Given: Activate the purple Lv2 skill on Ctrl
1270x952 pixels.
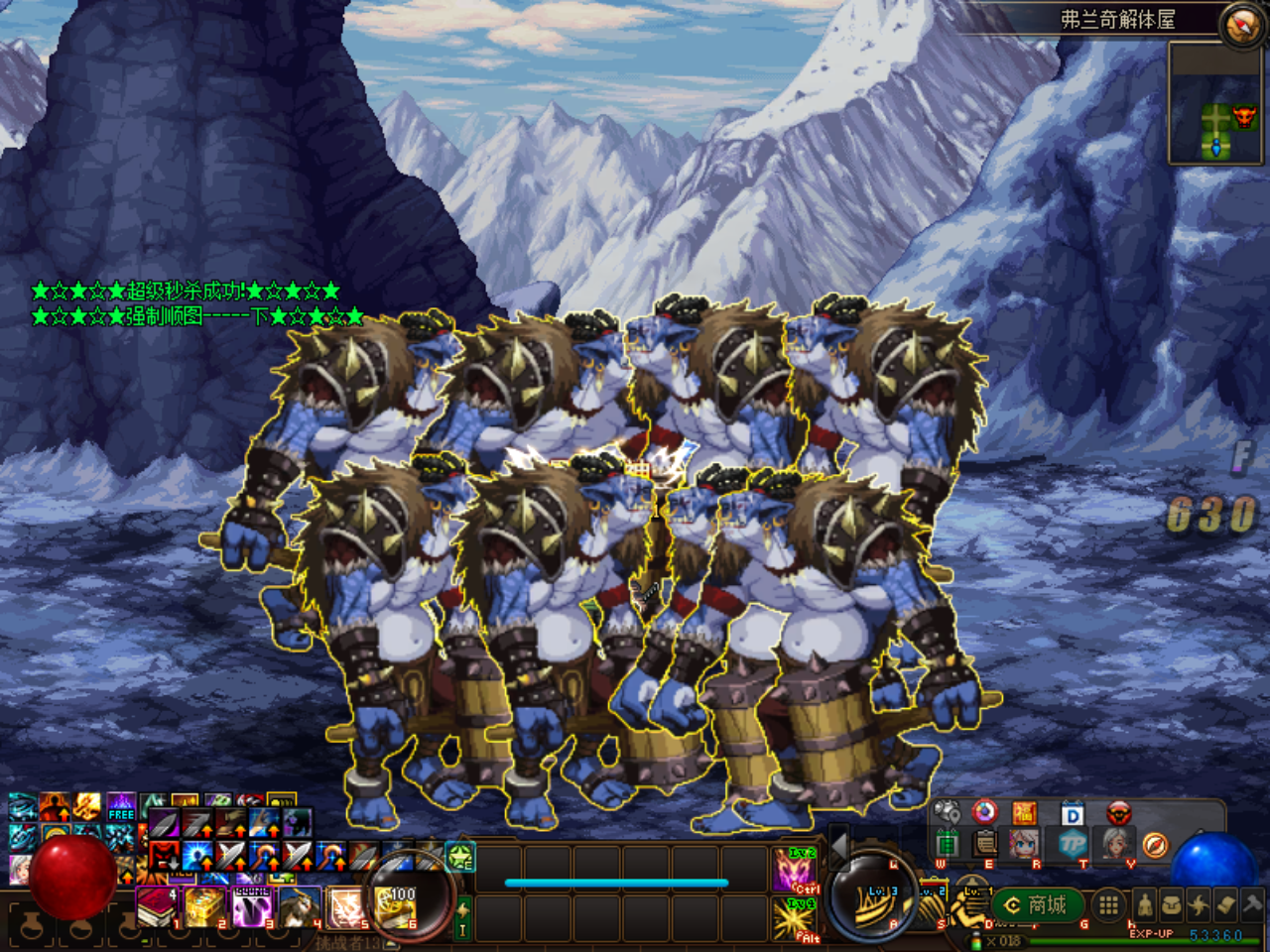Looking at the screenshot, I should click(x=796, y=871).
